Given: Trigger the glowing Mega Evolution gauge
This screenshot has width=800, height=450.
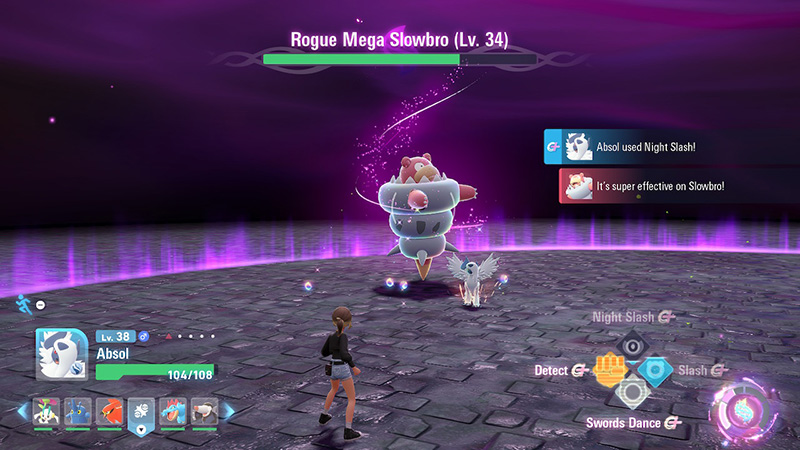Looking at the screenshot, I should [741, 412].
